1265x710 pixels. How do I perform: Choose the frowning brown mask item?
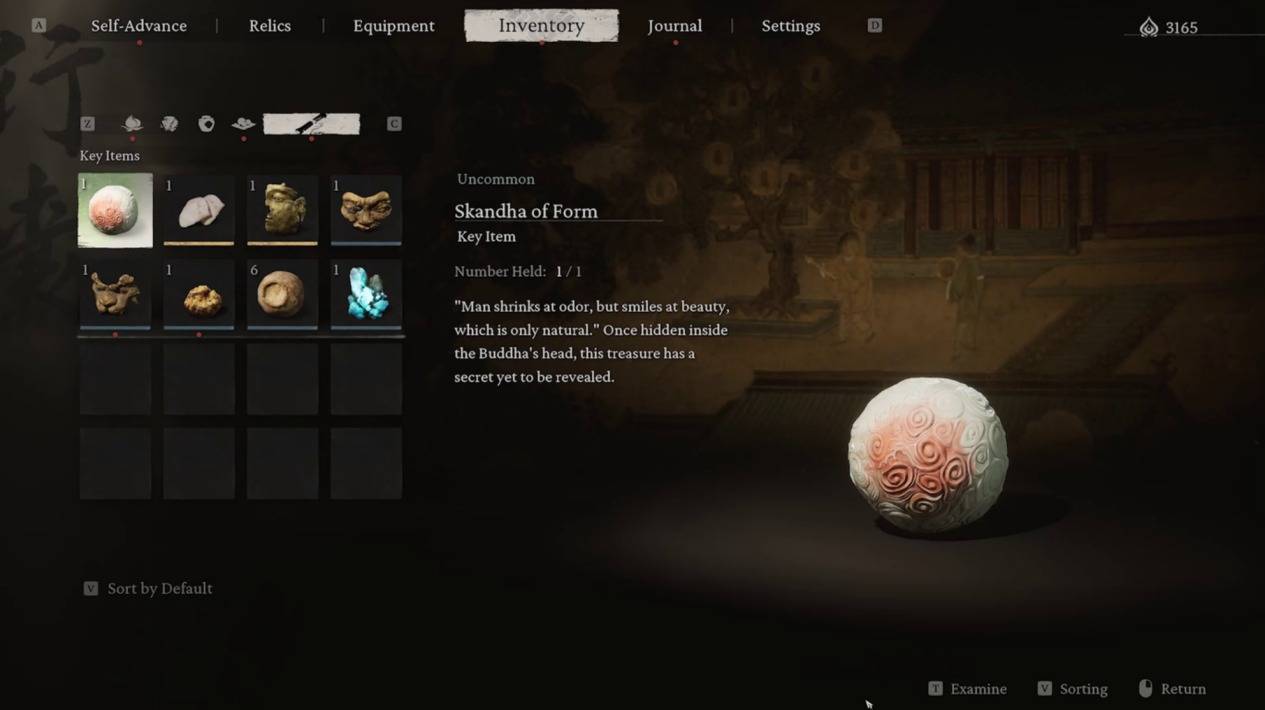(366, 210)
